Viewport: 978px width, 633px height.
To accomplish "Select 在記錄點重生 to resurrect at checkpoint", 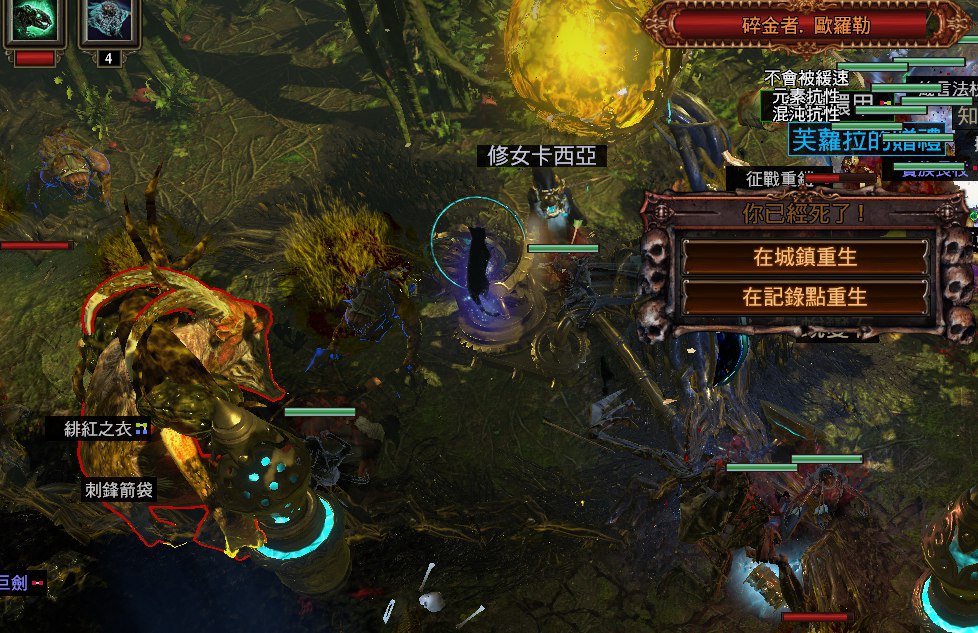I will (805, 297).
